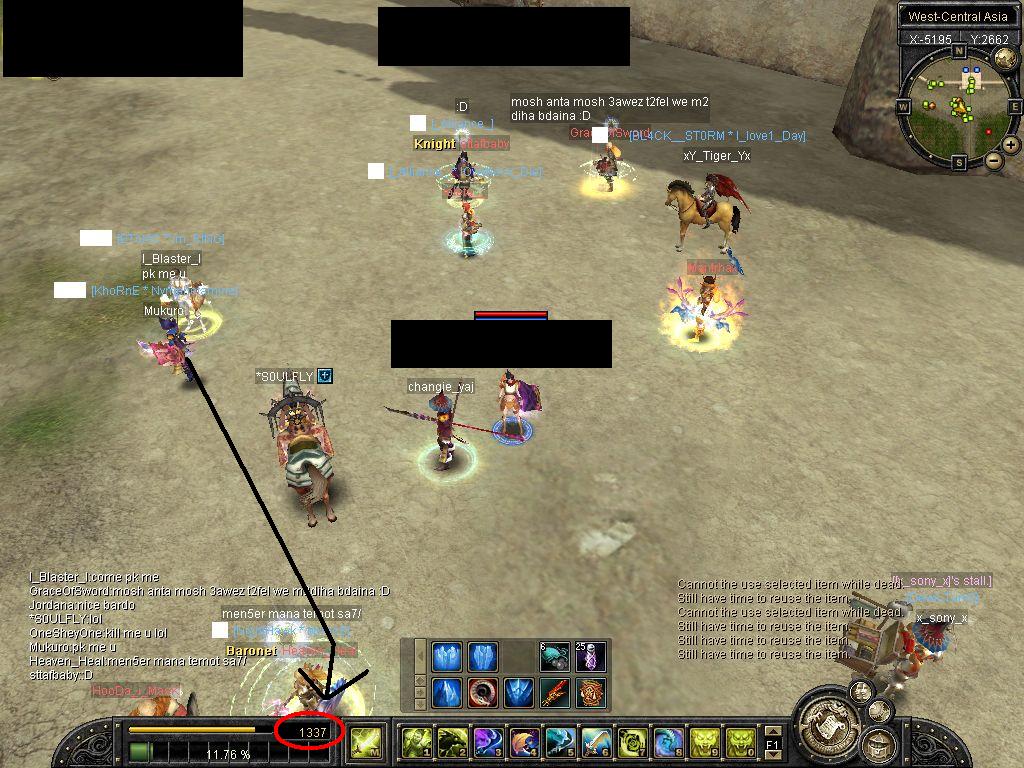Viewport: 1024px width, 768px height.
Task: Select the red sword icon in upper bar
Action: click(x=555, y=692)
